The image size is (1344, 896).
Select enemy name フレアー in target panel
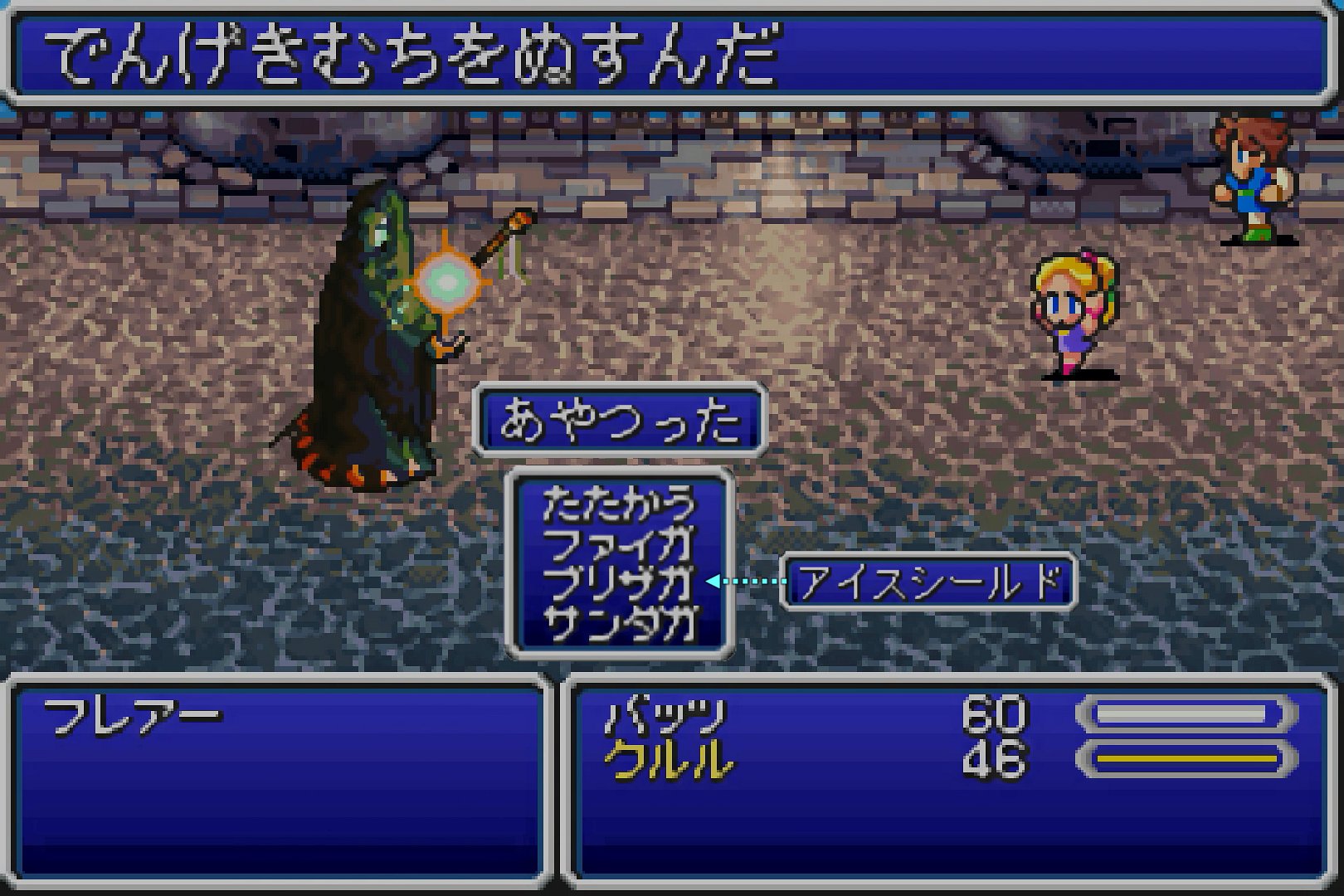tap(133, 715)
